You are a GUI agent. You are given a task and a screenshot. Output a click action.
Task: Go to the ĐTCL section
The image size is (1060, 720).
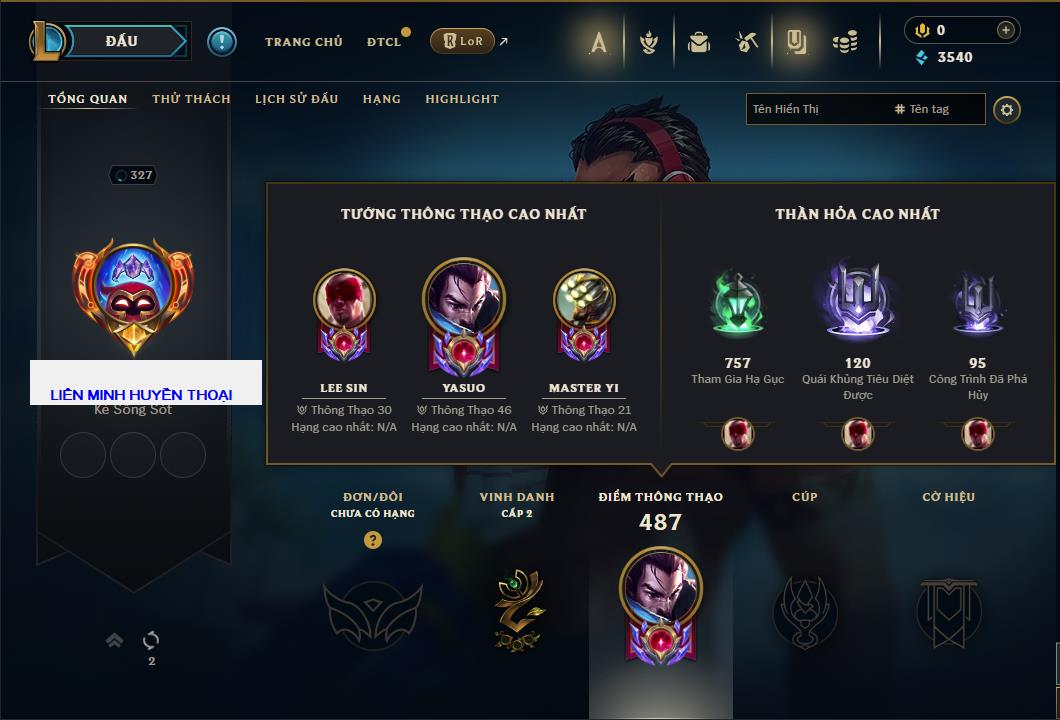click(x=384, y=42)
